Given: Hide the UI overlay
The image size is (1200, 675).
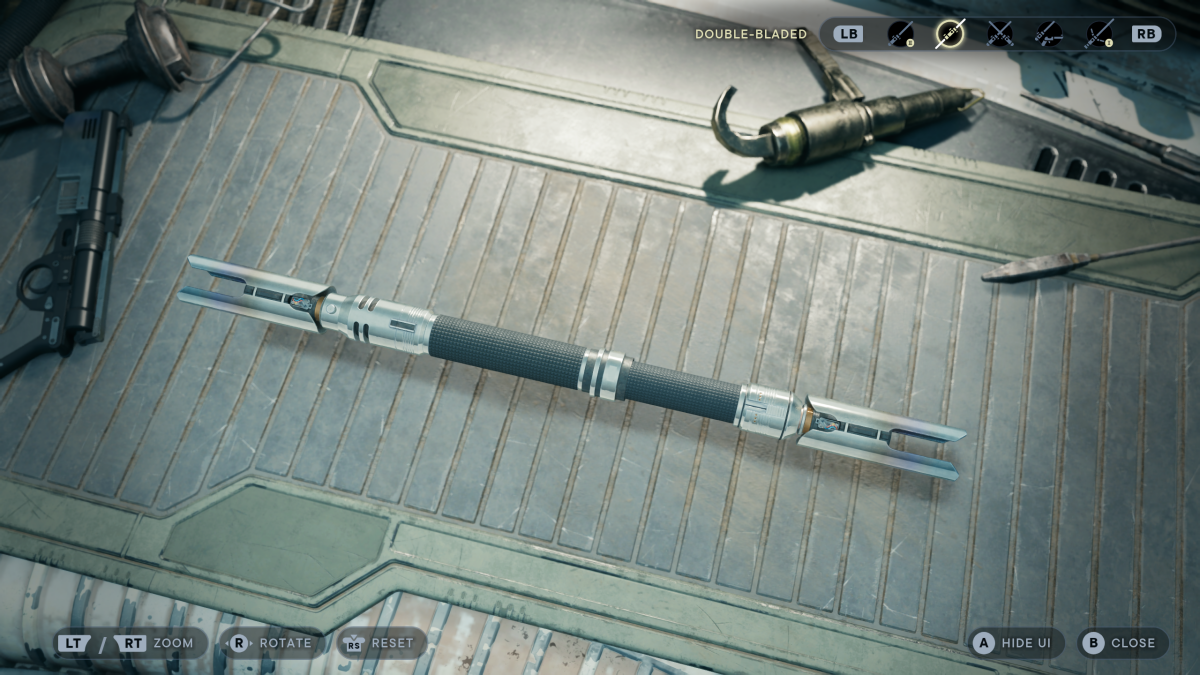Looking at the screenshot, I should (1012, 643).
